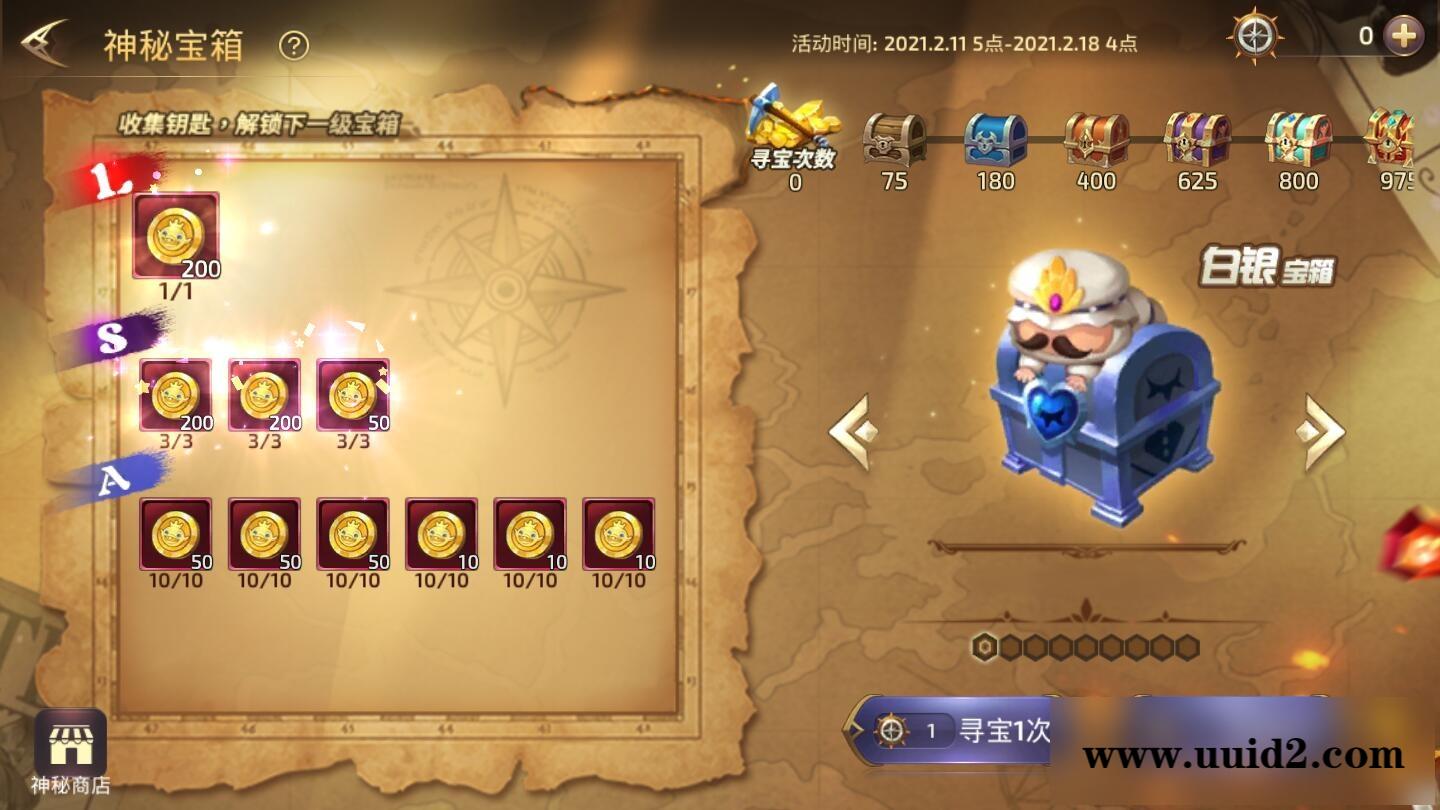Open the 神秘宝箱 event title
The width and height of the screenshot is (1440, 810).
tap(175, 43)
